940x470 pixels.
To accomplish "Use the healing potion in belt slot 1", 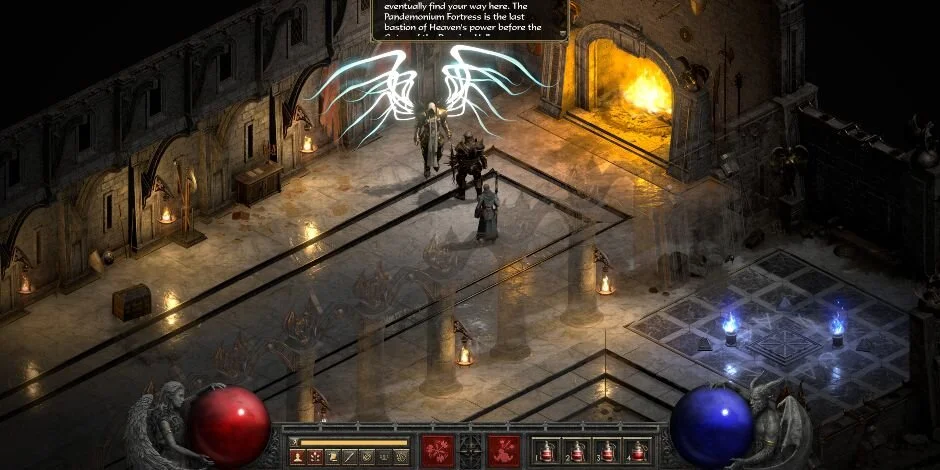I will click(x=546, y=450).
